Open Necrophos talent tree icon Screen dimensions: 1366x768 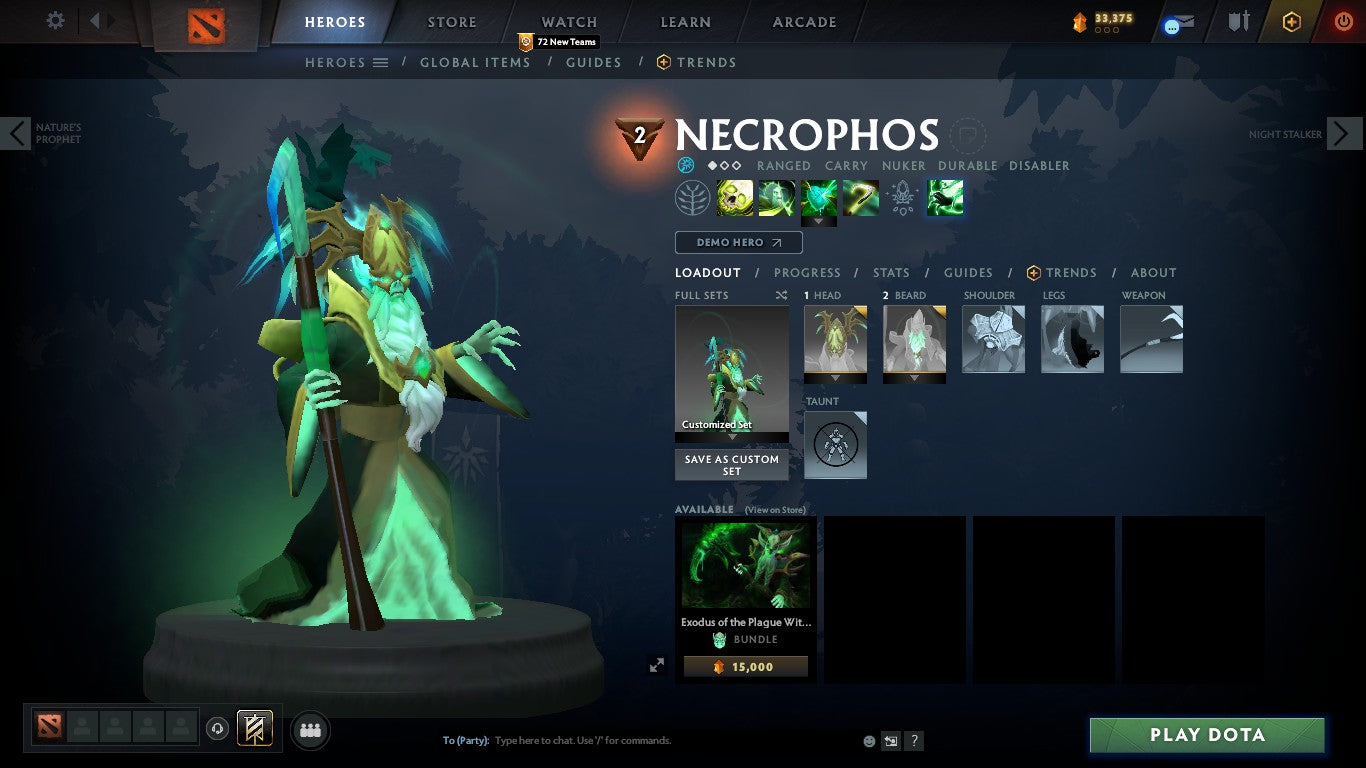pyautogui.click(x=693, y=197)
